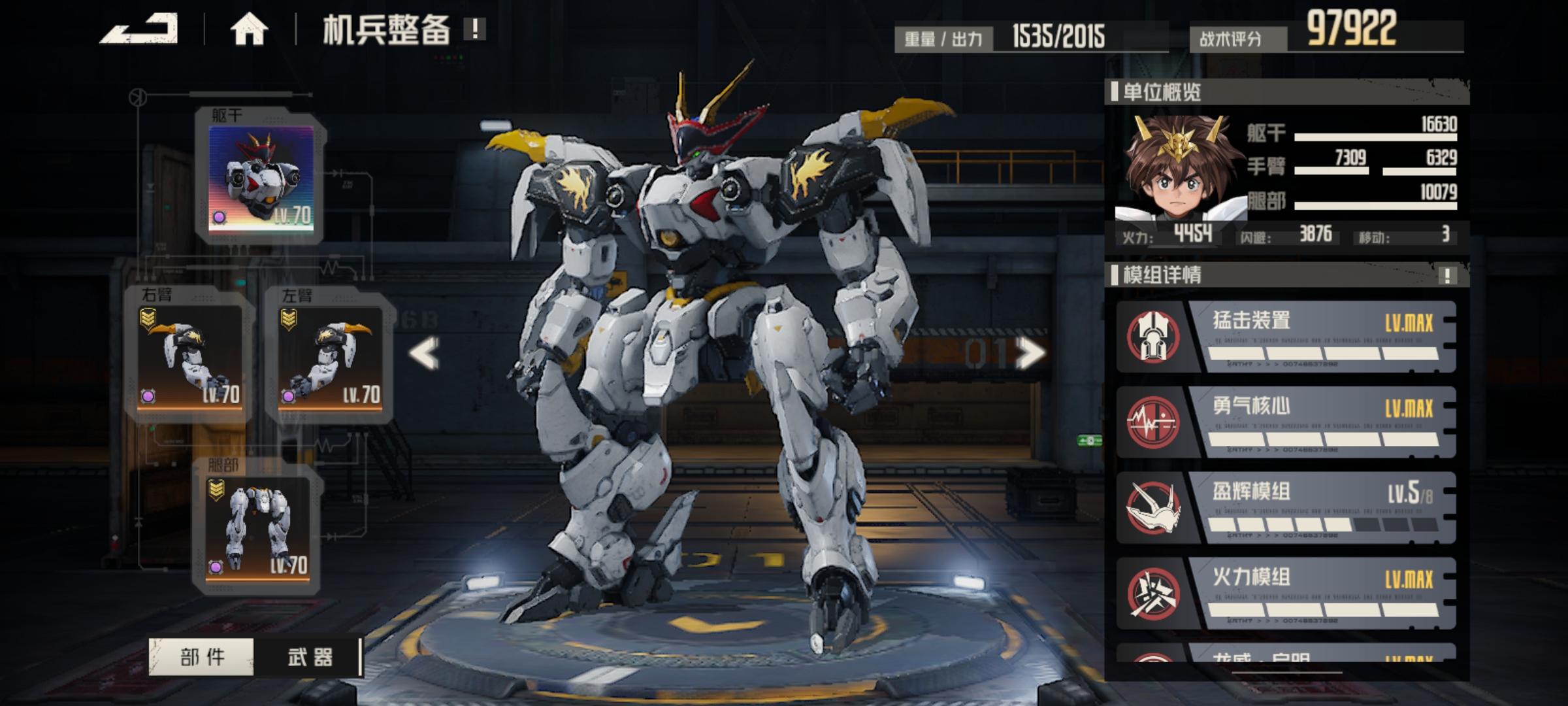1568x706 pixels.
Task: Open the 盈辉模组 module
Action: 1286,508
